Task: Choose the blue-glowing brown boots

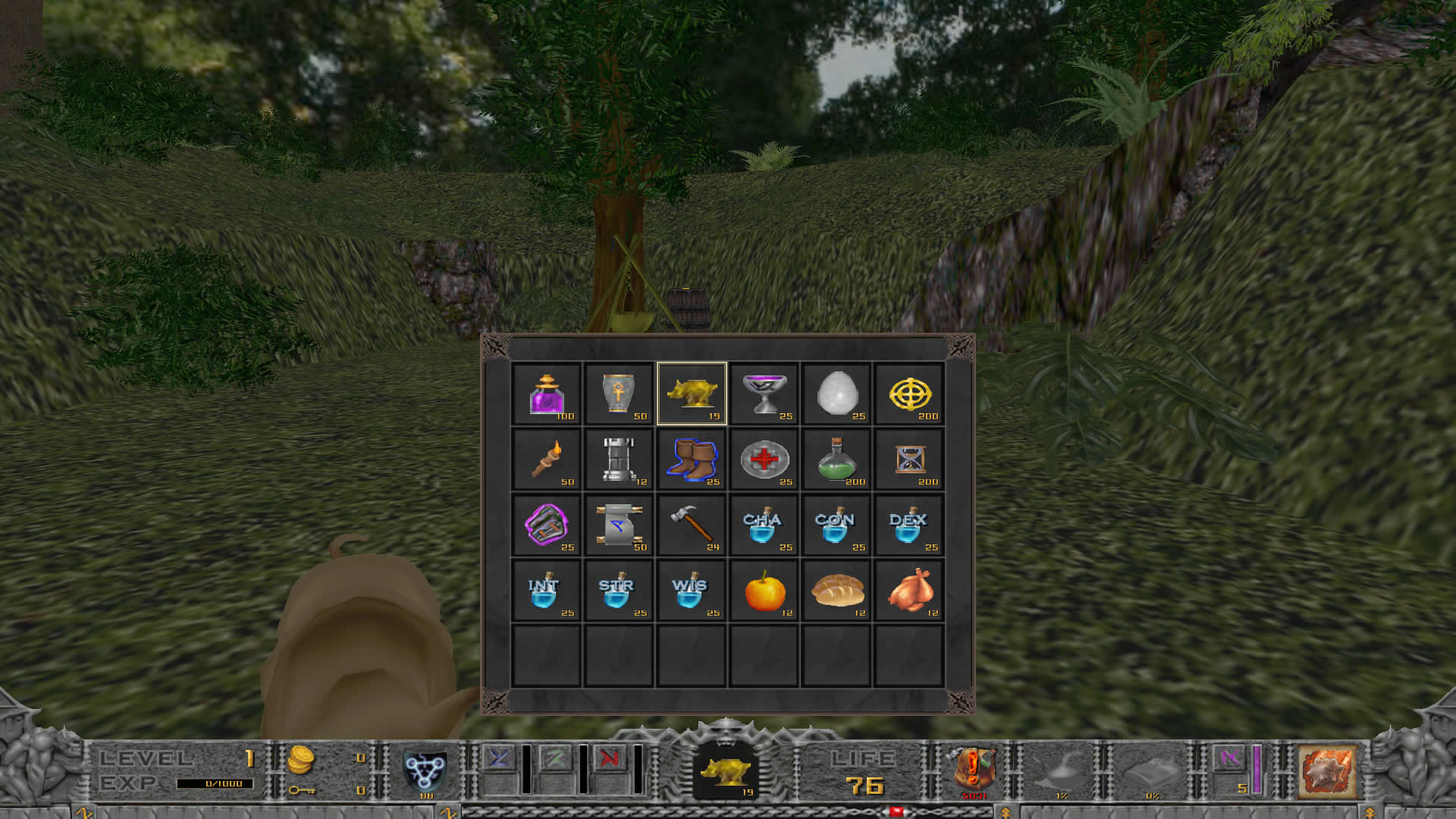Action: click(x=692, y=460)
